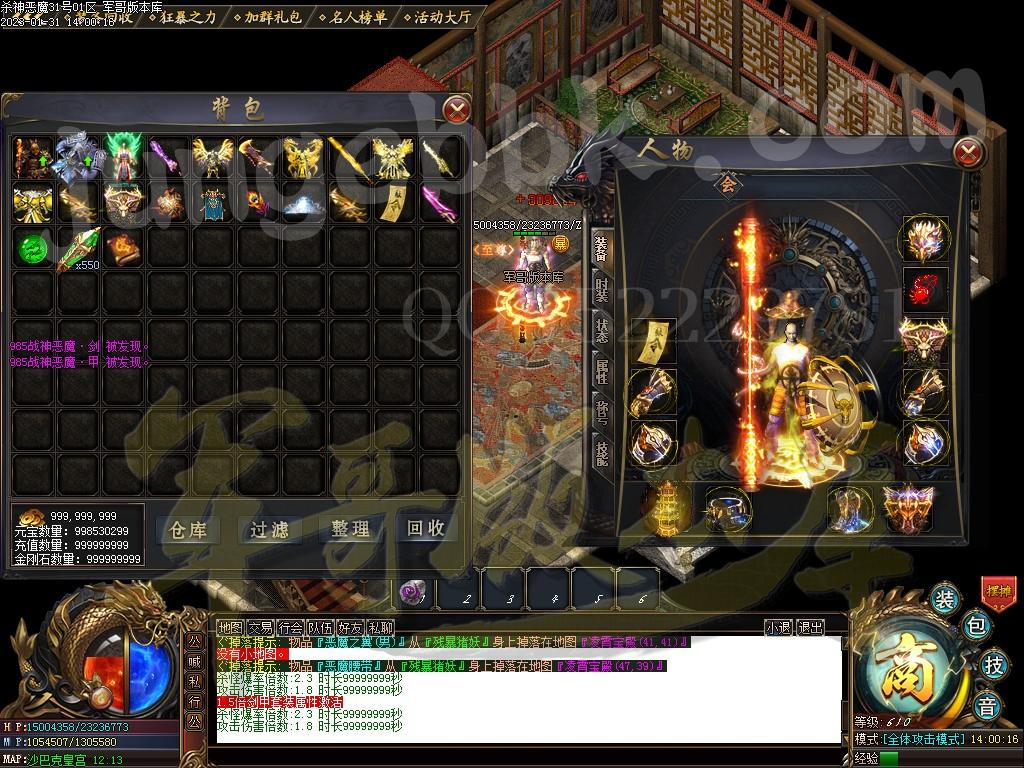The height and width of the screenshot is (768, 1024).
Task: Click the 过滤 filter button
Action: pyautogui.click(x=269, y=529)
